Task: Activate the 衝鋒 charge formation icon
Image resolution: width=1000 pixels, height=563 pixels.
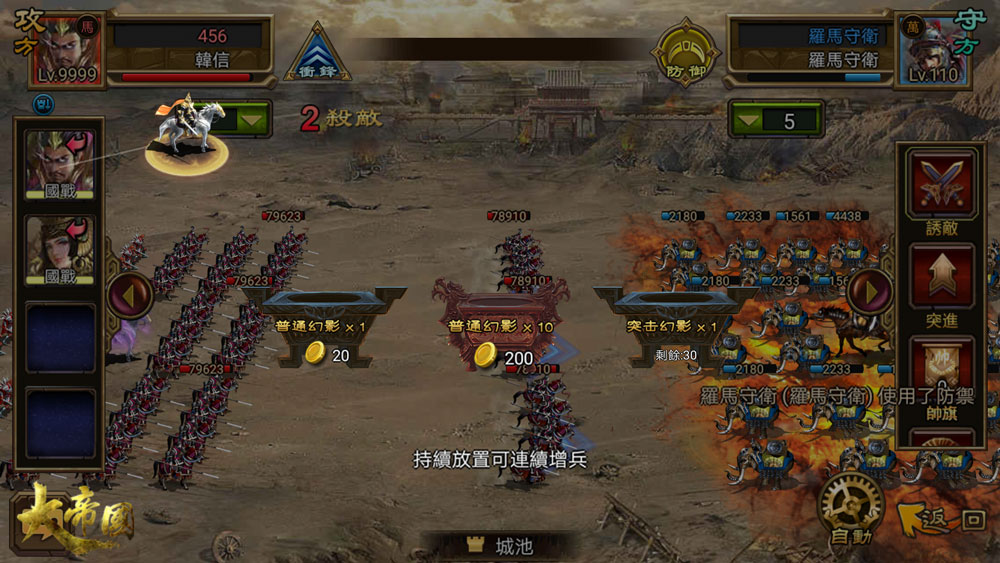Action: click(318, 54)
